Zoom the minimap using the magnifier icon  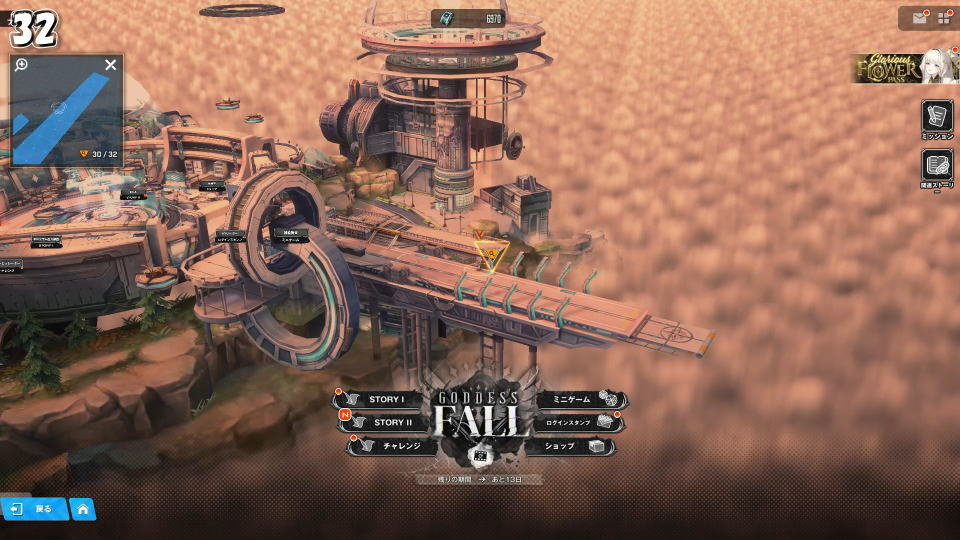pos(21,65)
